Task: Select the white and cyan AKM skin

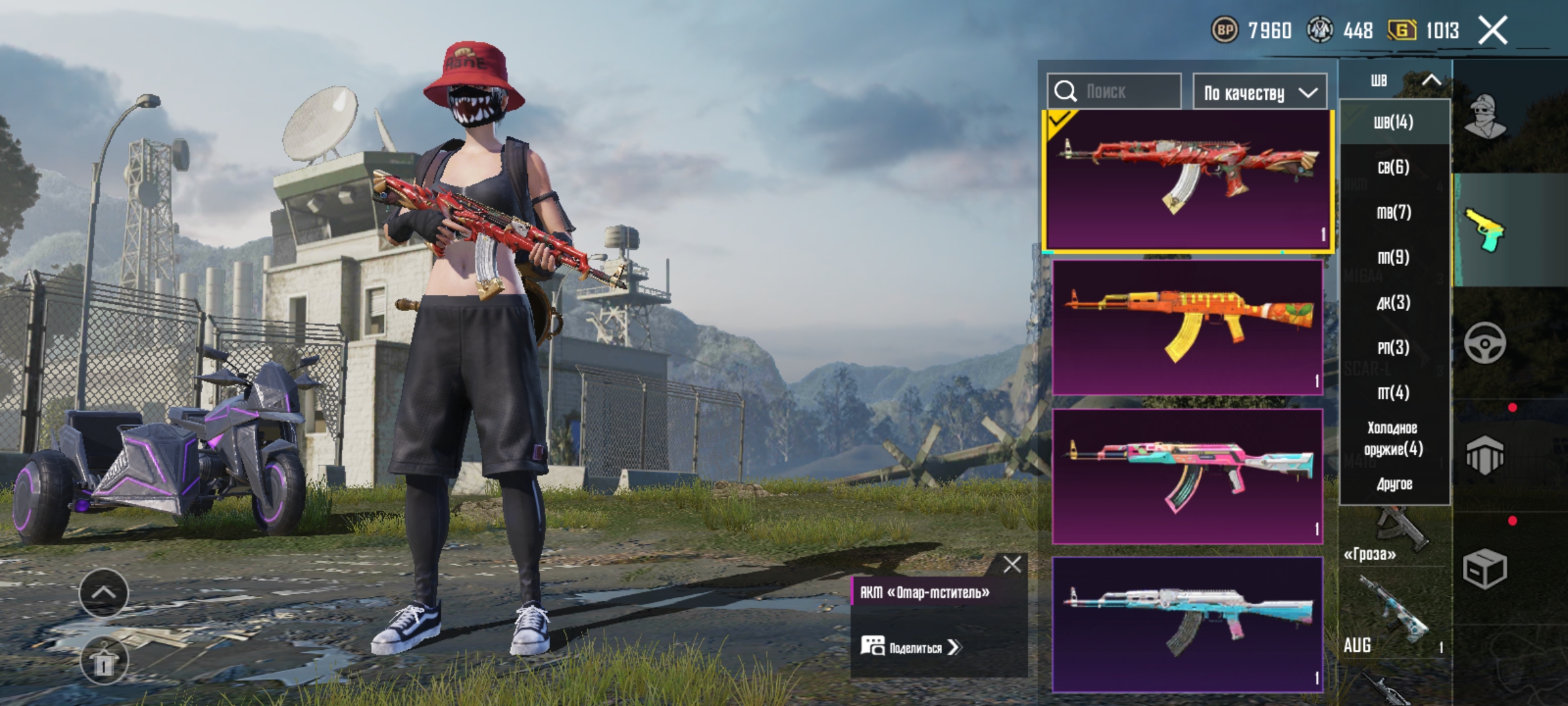Action: tap(1187, 624)
